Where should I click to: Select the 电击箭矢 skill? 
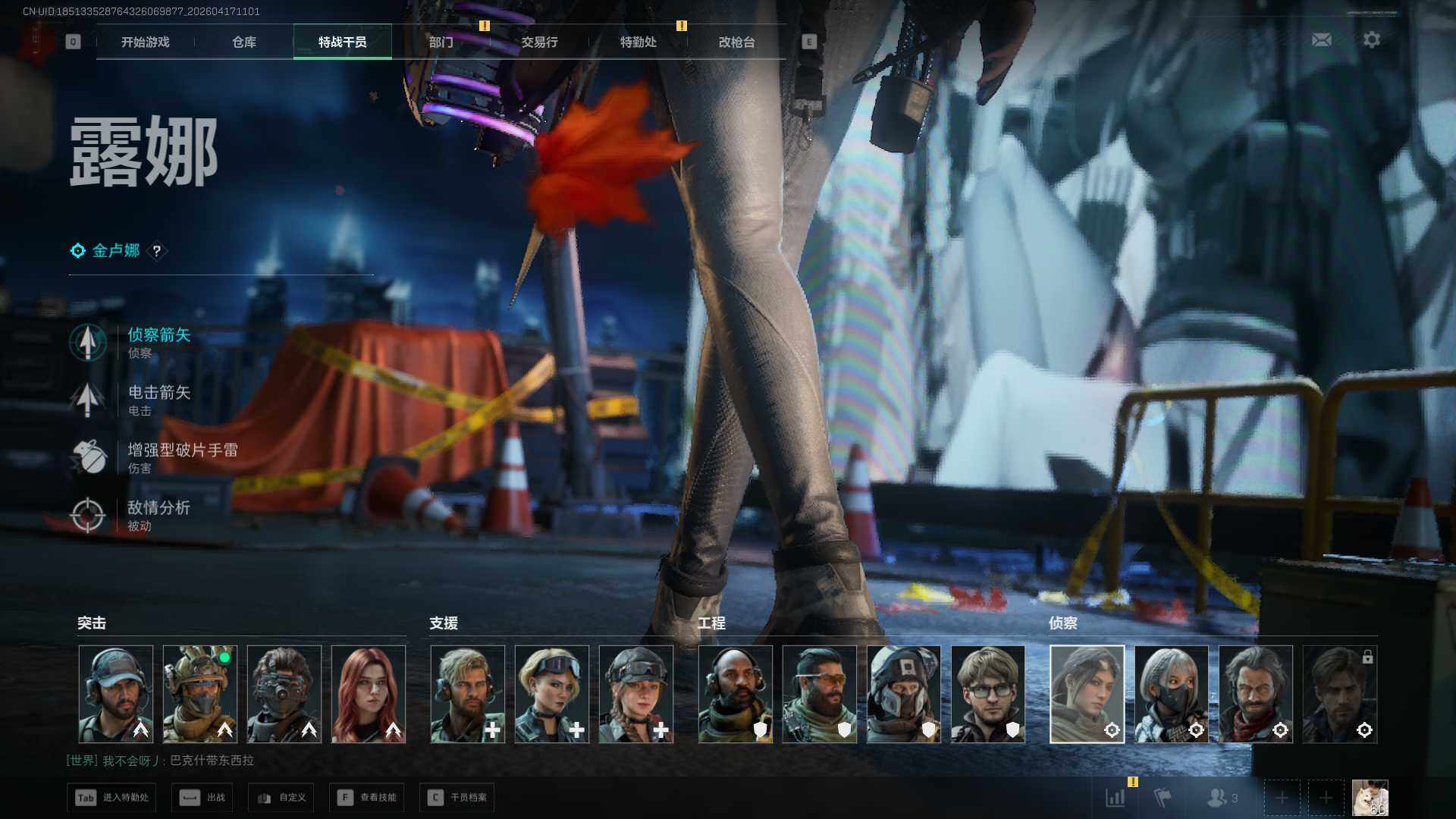[x=158, y=400]
